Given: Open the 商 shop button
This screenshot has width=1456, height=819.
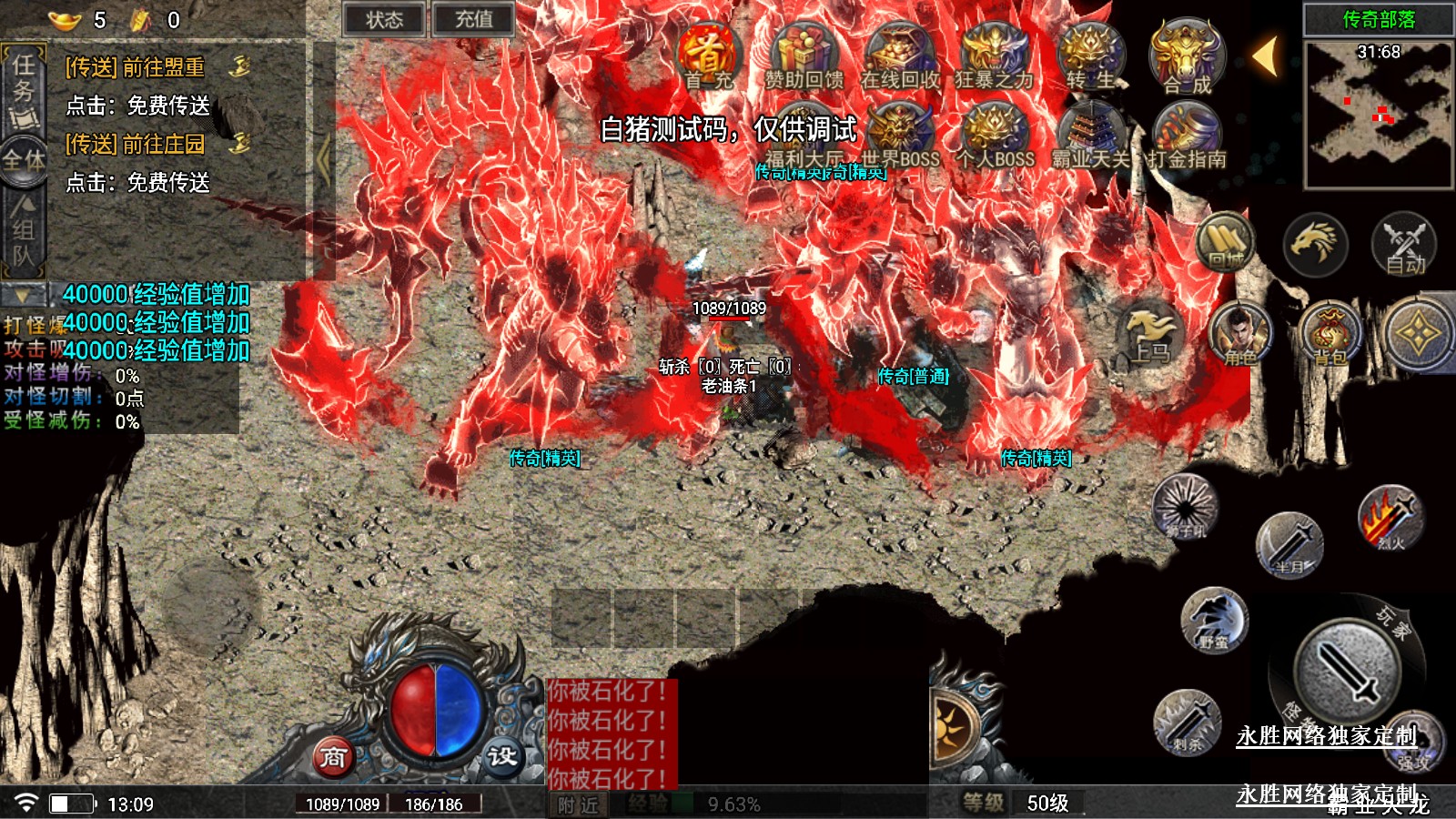Looking at the screenshot, I should [x=333, y=757].
